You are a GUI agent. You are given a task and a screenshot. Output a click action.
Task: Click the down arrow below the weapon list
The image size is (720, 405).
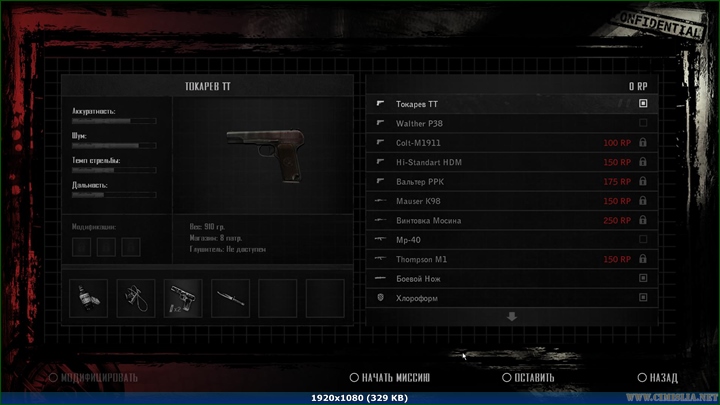tap(512, 317)
